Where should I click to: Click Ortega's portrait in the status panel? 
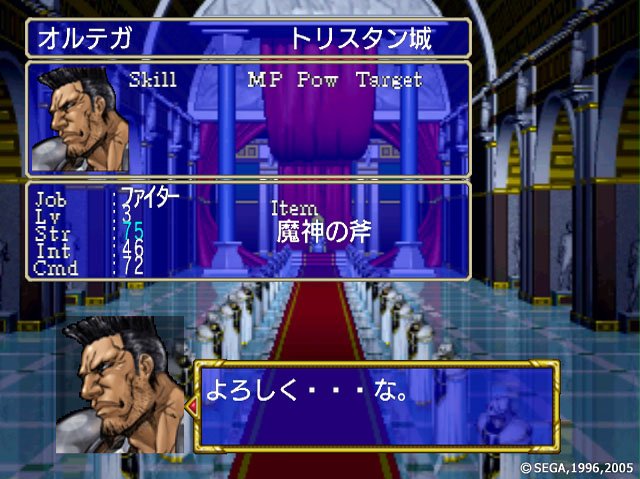coord(79,120)
